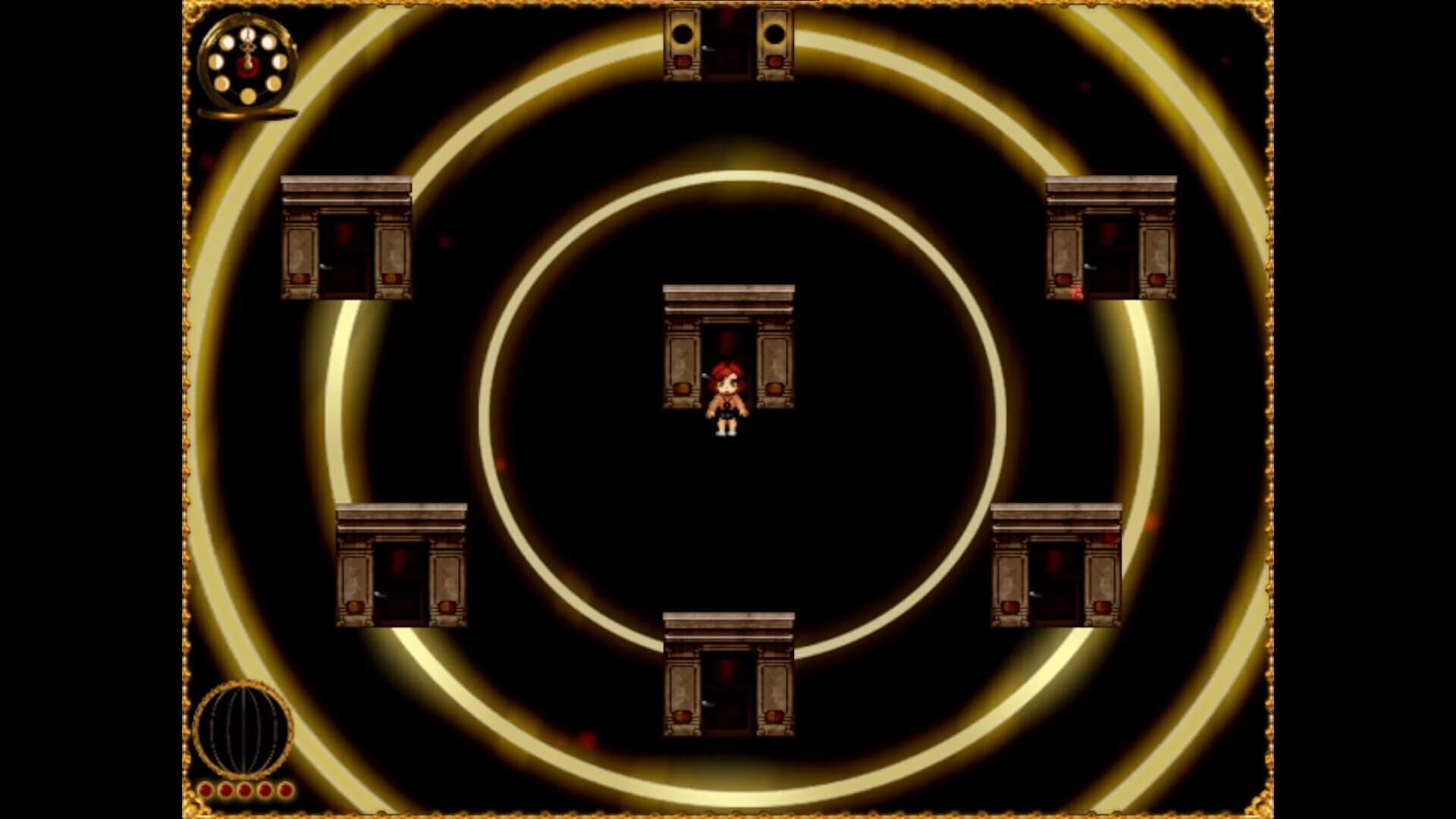The width and height of the screenshot is (1456, 819).
Task: Click the golden shelf beneath the pocket watch
Action: pos(246,113)
